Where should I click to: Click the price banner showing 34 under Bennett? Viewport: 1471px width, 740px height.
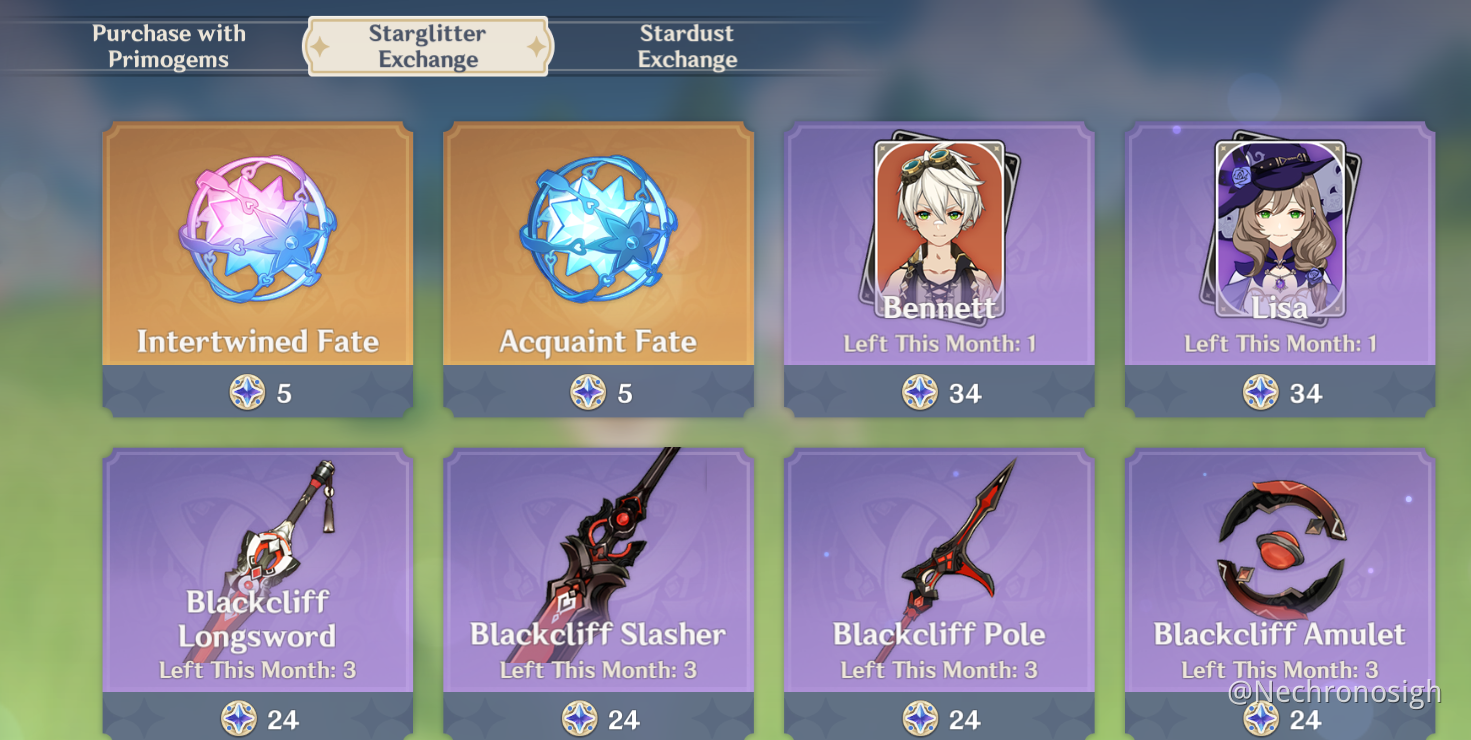pyautogui.click(x=938, y=394)
